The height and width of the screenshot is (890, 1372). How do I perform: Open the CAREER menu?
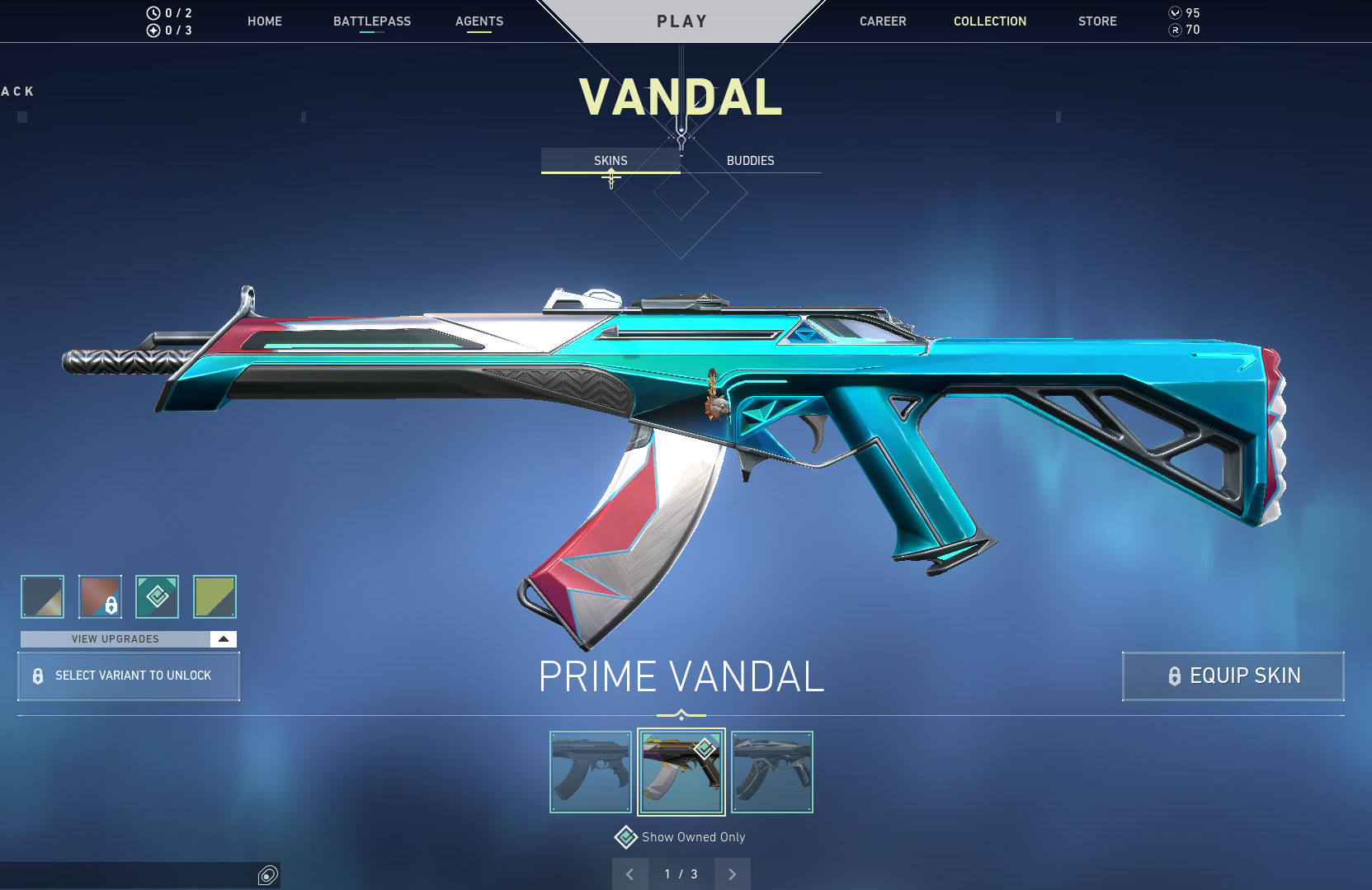(x=883, y=21)
